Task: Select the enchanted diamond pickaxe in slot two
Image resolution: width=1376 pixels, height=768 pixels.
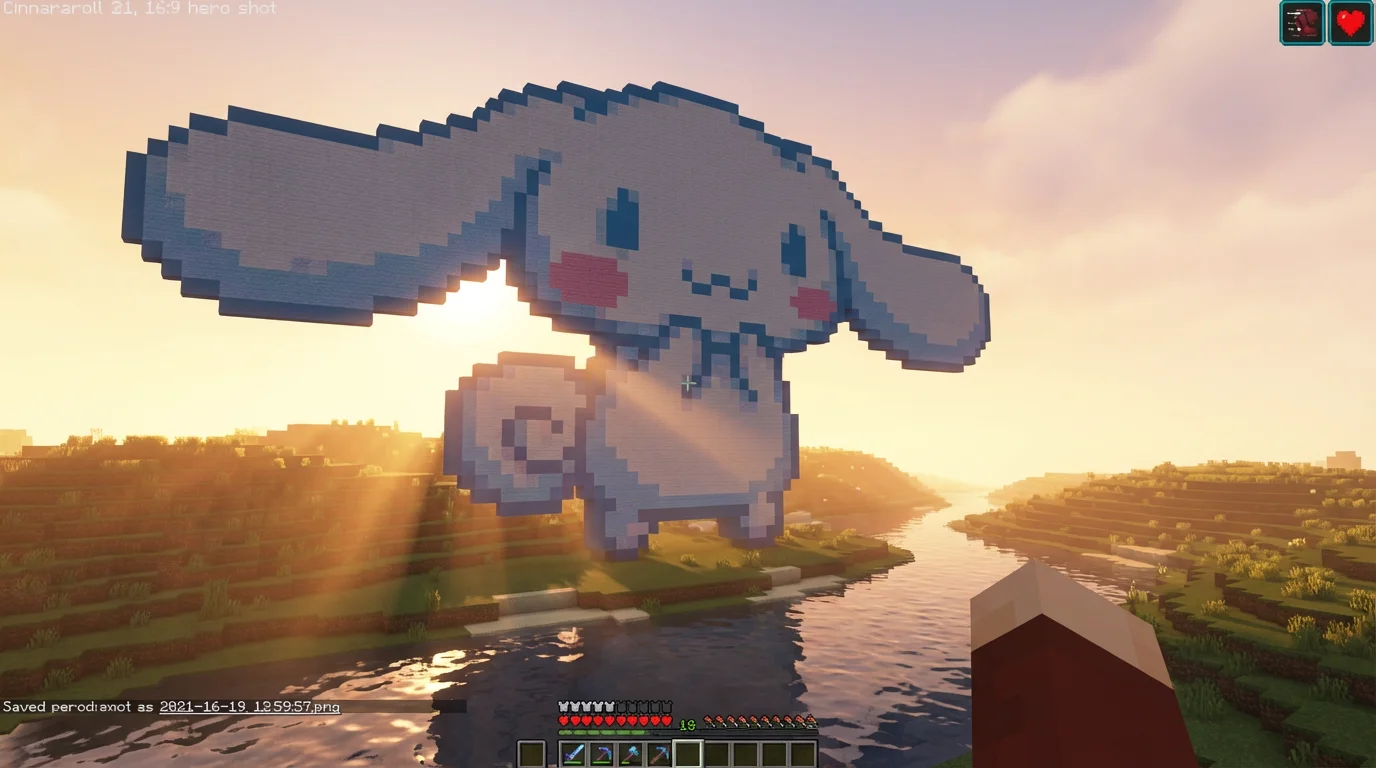Action: click(604, 753)
